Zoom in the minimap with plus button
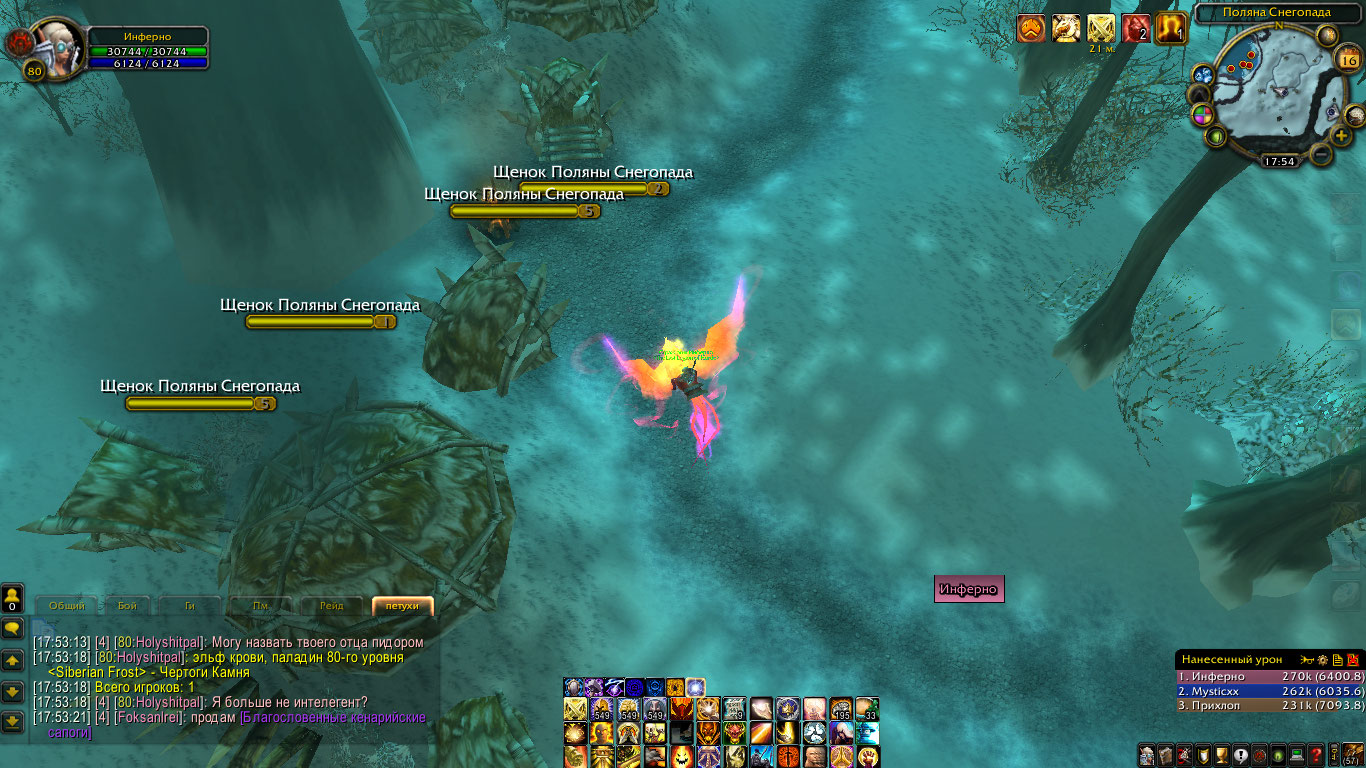1366x768 pixels. point(1342,135)
